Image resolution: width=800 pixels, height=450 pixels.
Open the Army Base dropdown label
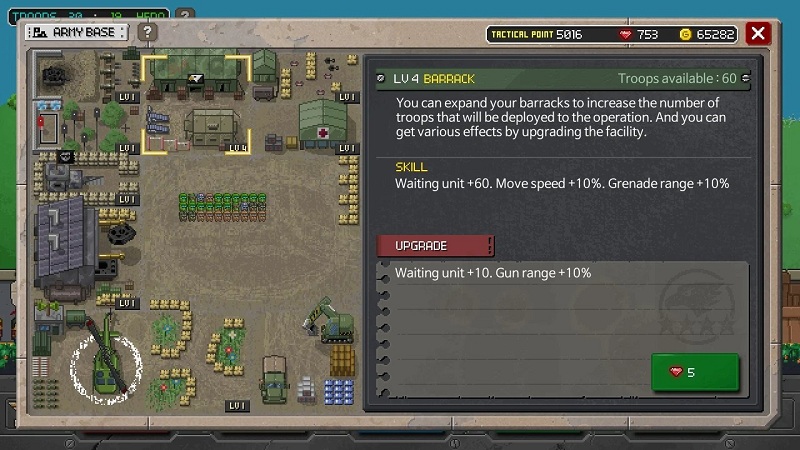point(77,32)
